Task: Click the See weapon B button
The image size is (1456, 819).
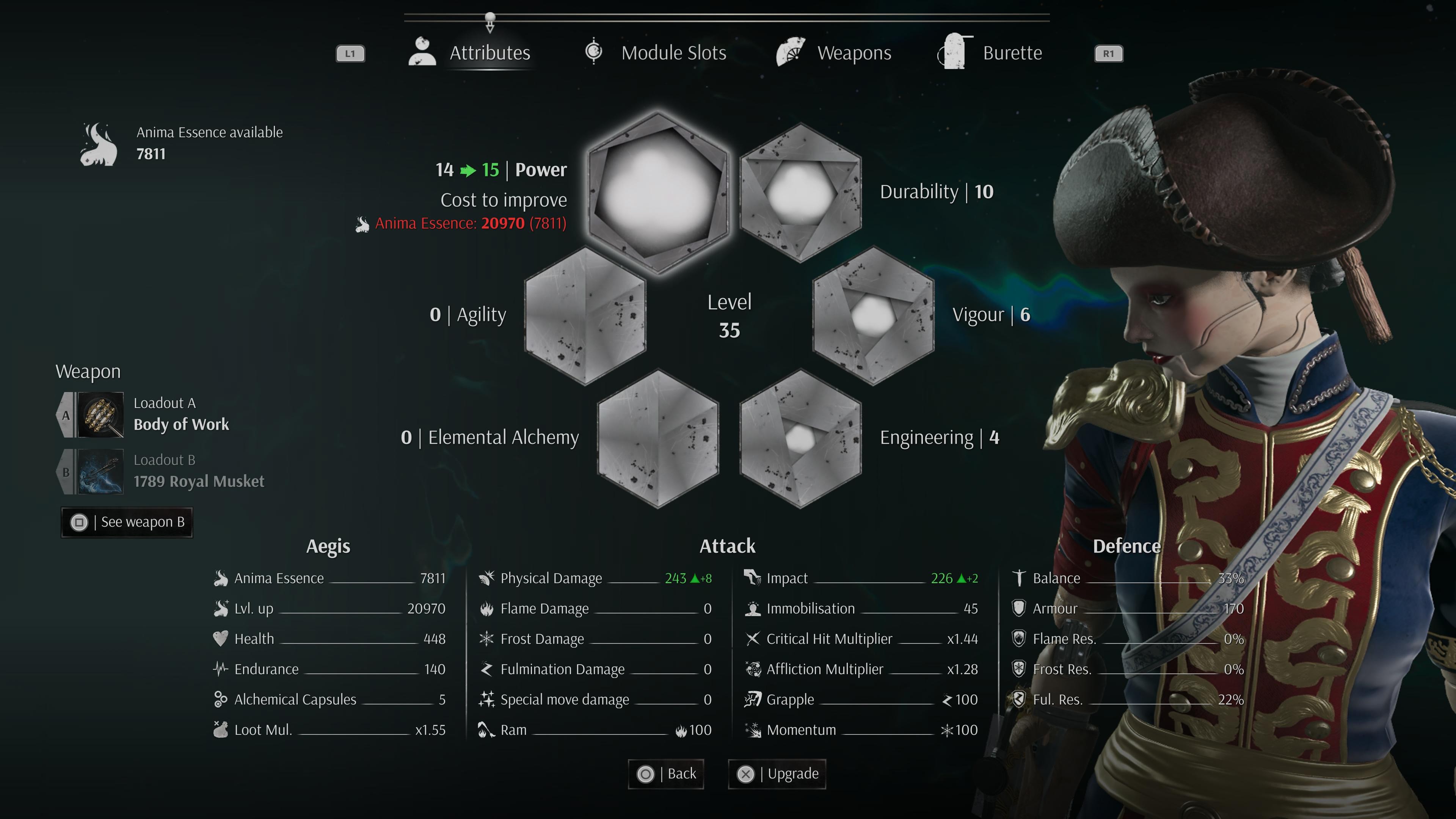Action: point(127,522)
